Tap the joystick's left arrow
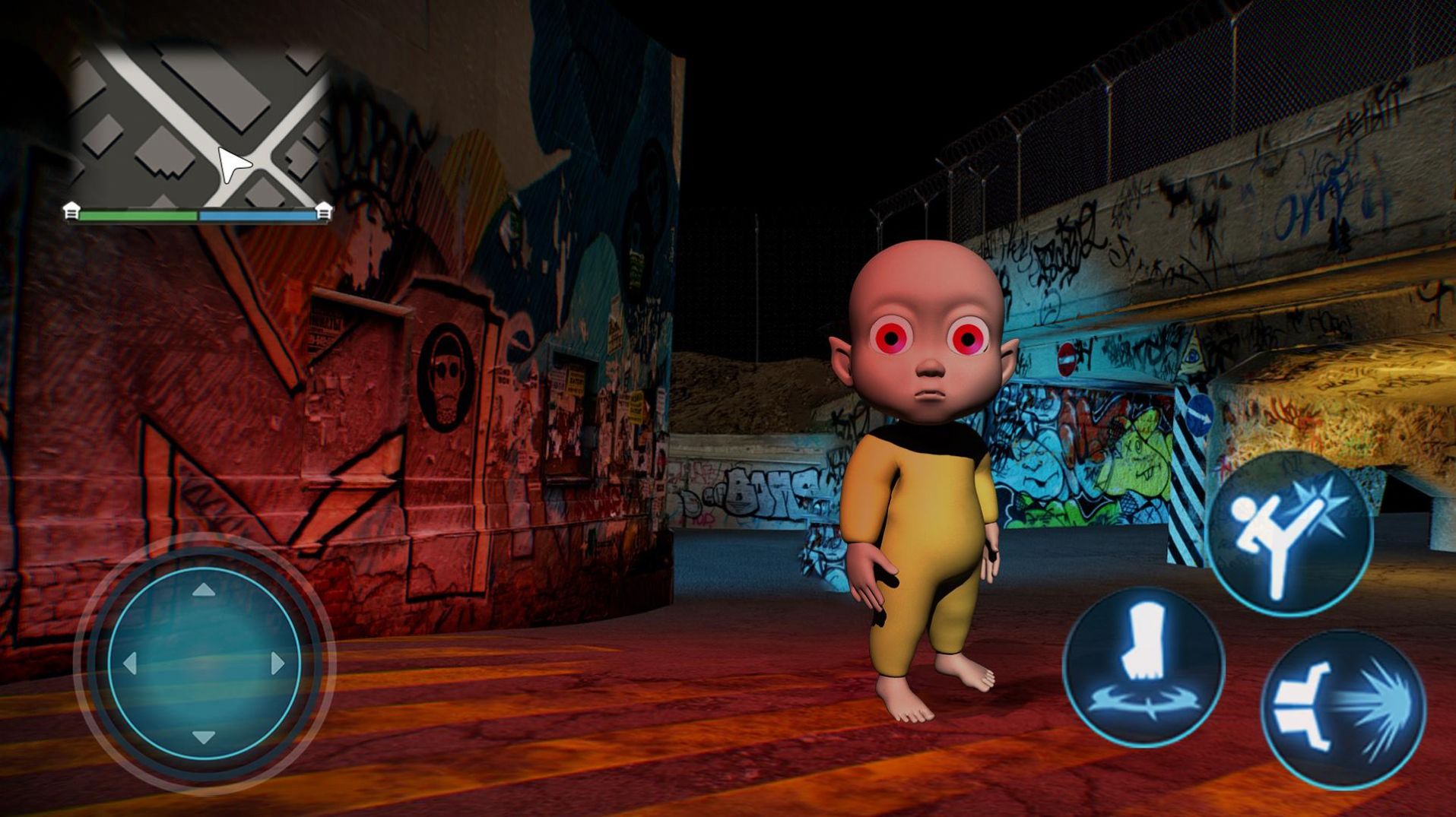 (x=130, y=663)
